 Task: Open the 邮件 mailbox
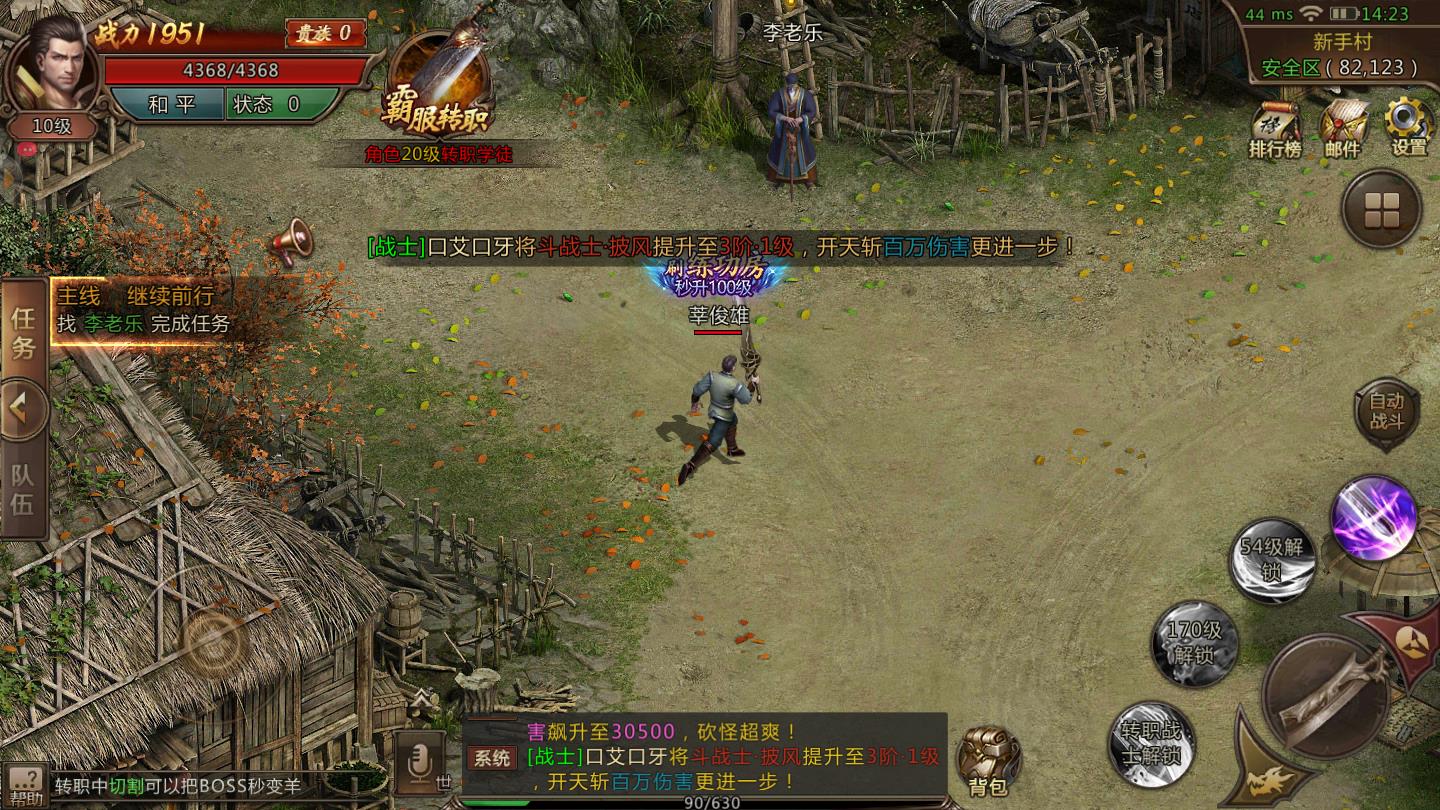[1343, 130]
